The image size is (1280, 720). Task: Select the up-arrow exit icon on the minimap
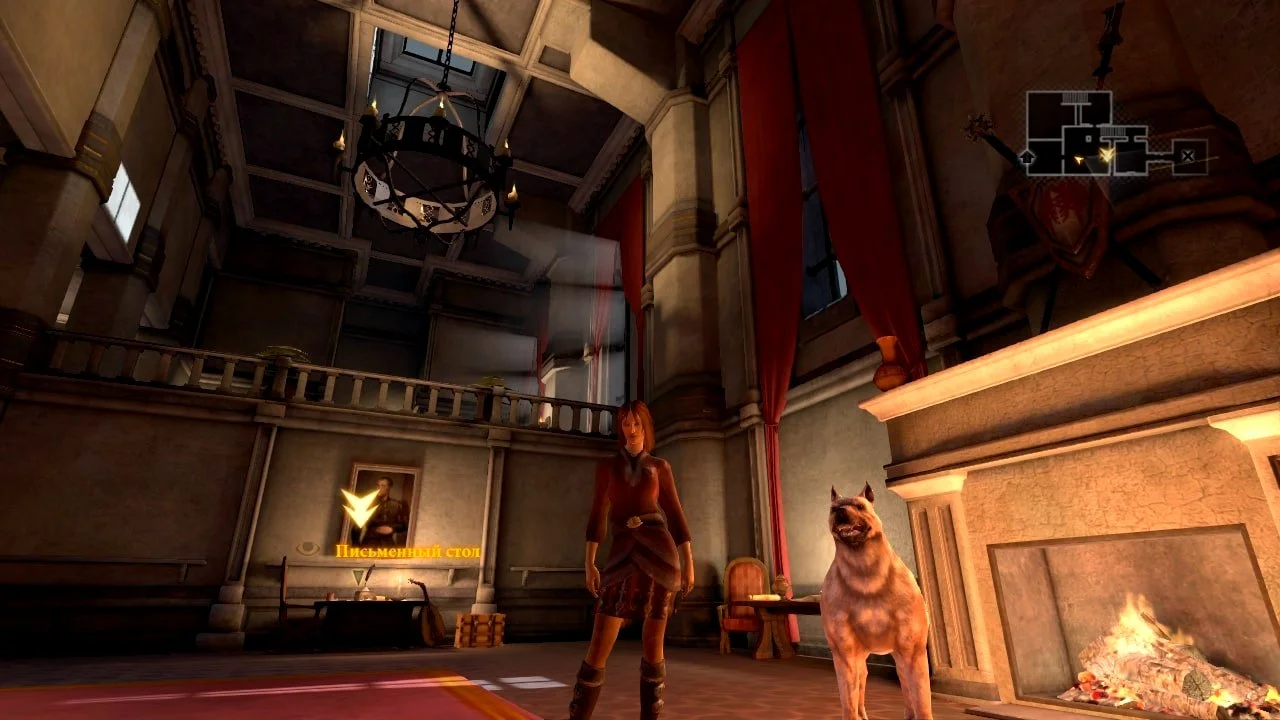[1027, 156]
